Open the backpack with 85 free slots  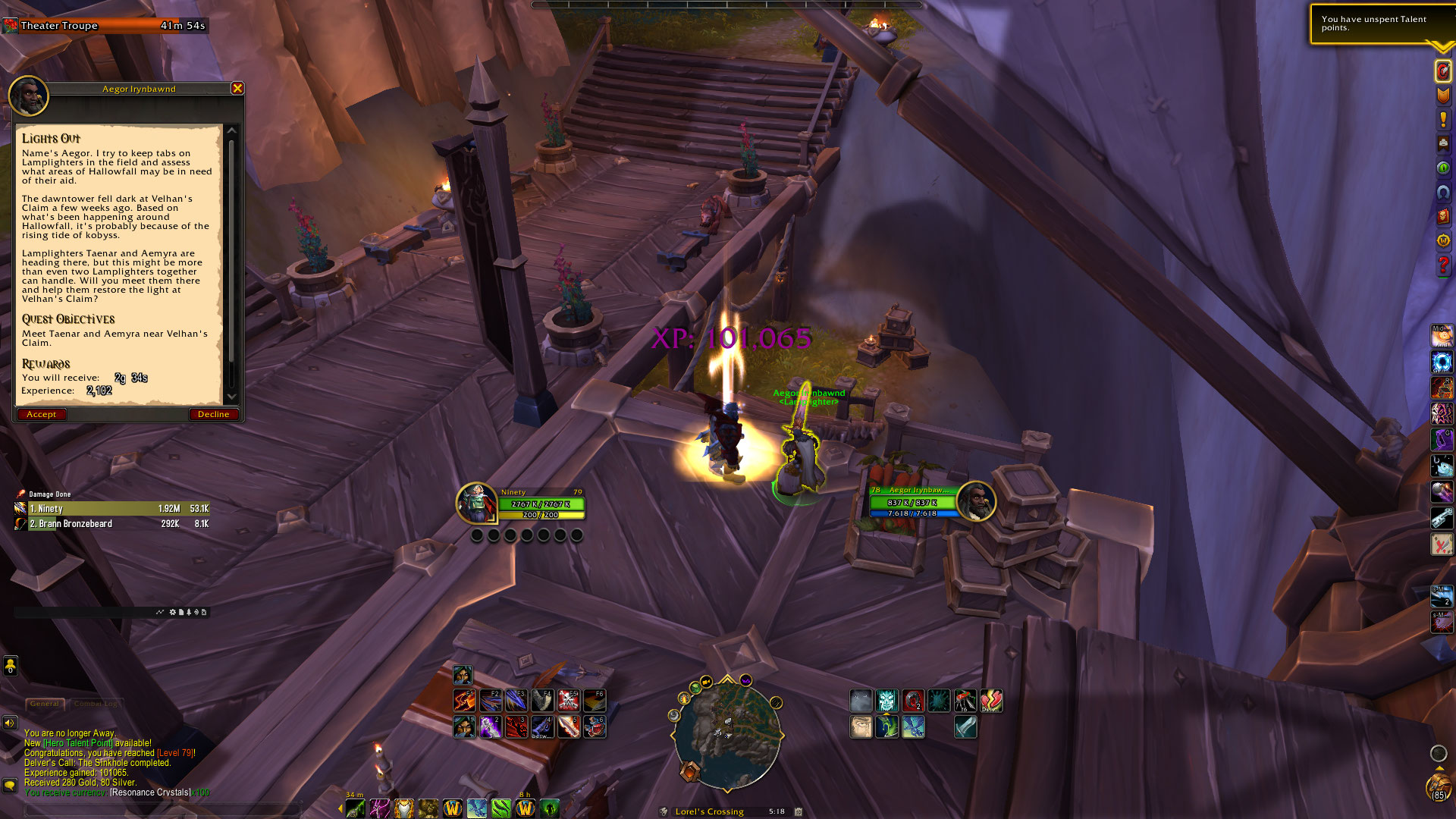coord(1438,786)
